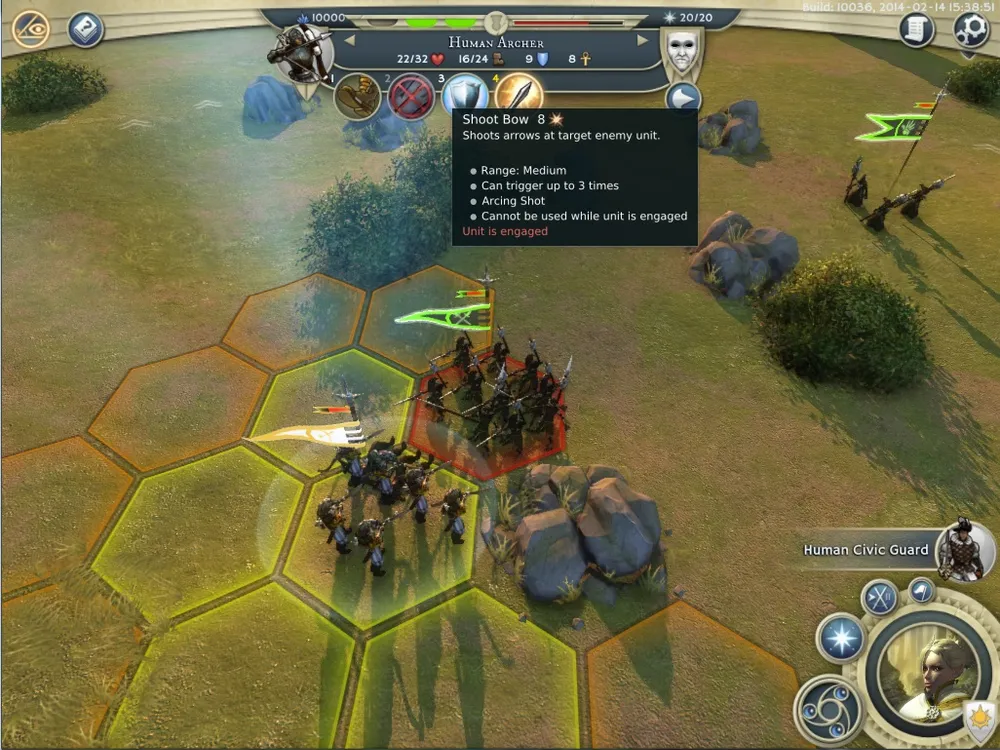Screen dimensions: 1000x750
Task: Select the previous unit arrow
Action: (350, 41)
